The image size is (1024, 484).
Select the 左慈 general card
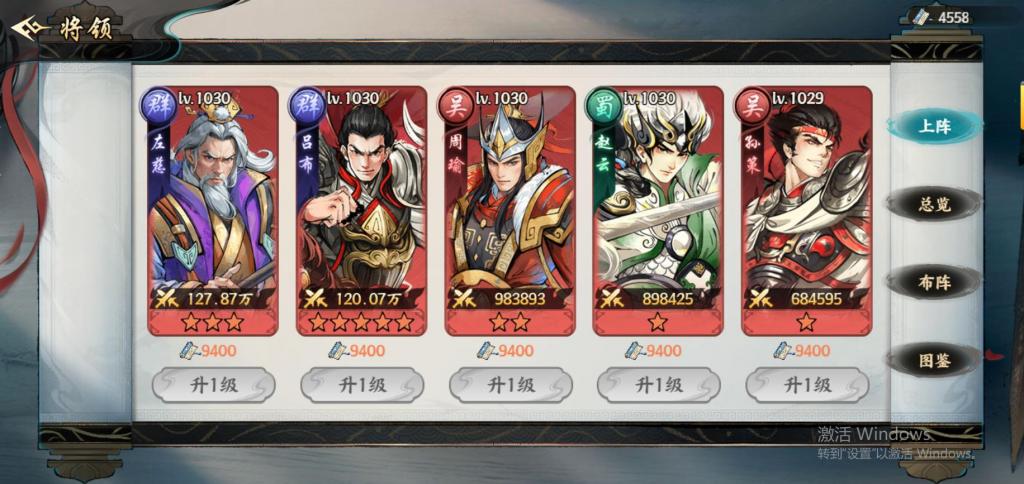212,210
